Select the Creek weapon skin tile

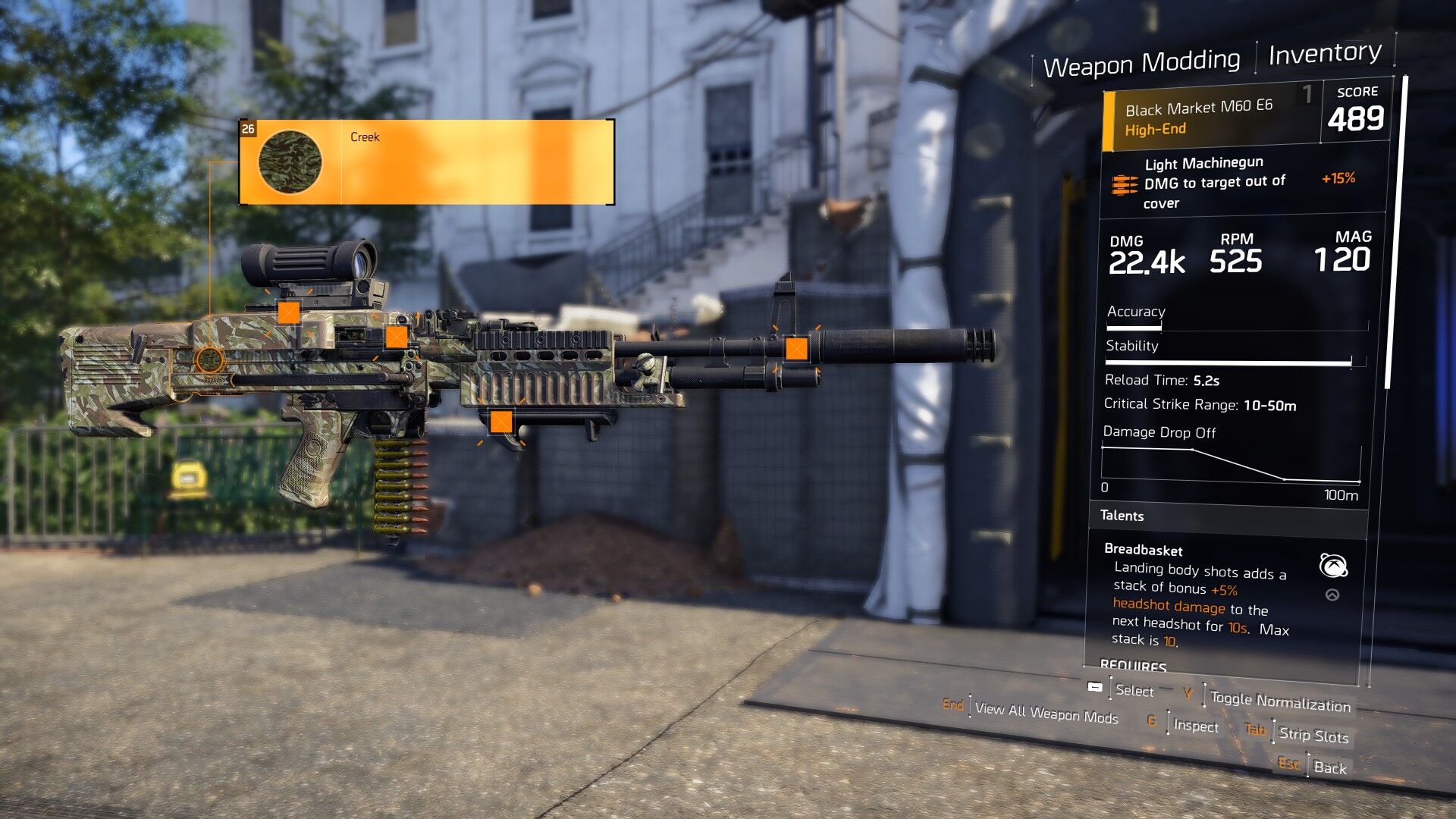426,162
